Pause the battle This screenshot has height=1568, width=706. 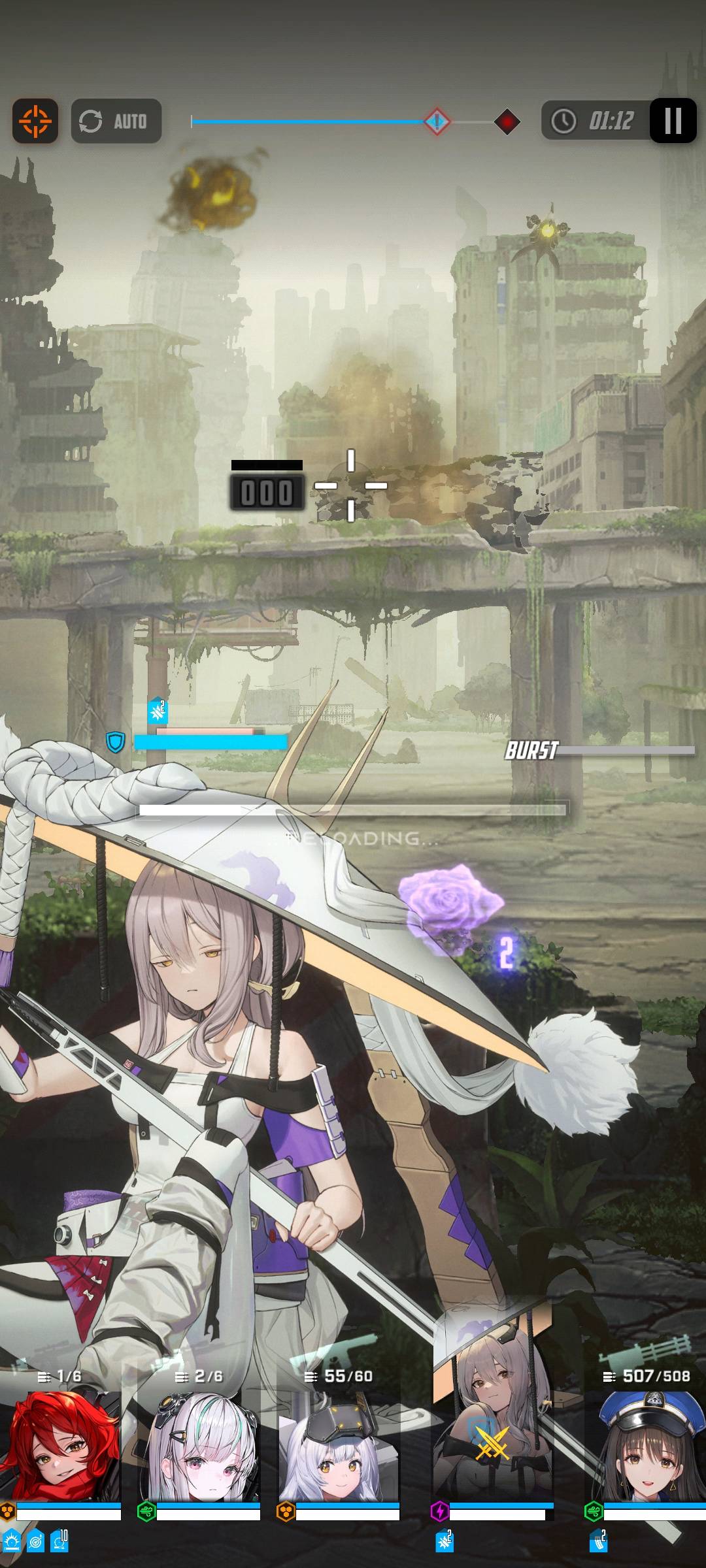click(x=673, y=121)
